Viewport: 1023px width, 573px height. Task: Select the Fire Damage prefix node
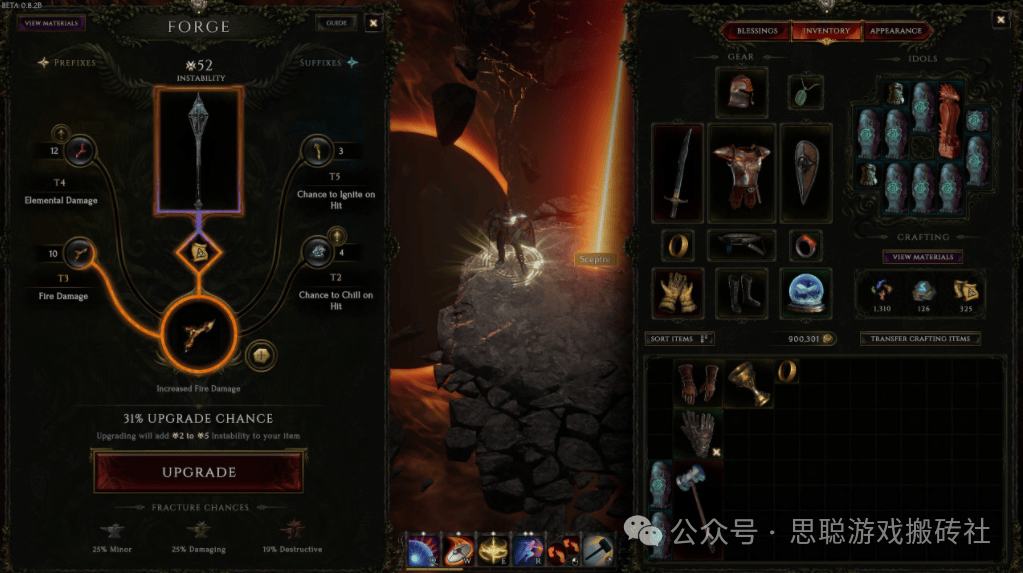click(77, 254)
